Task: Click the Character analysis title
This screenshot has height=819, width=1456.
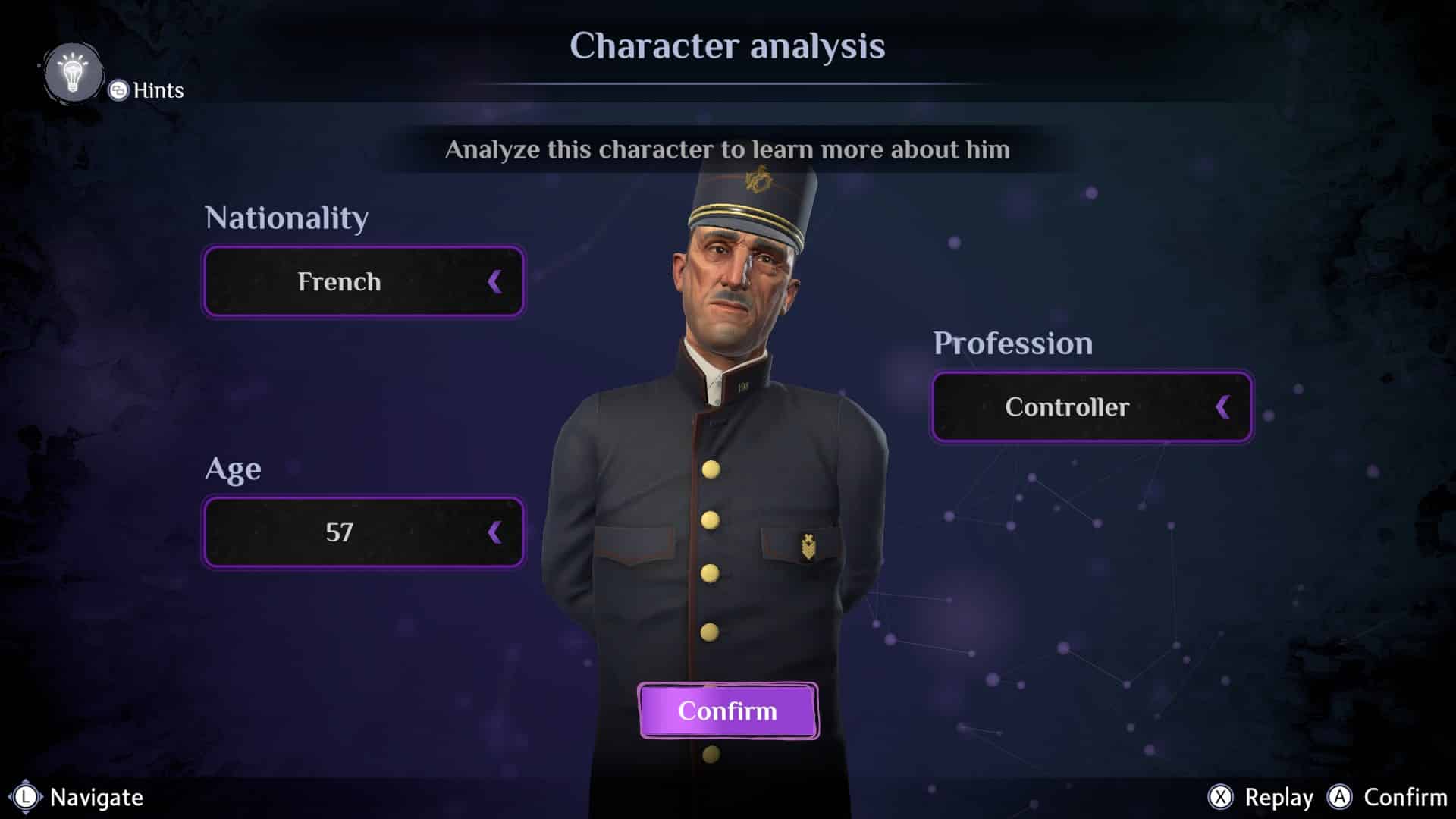Action: pyautogui.click(x=727, y=47)
